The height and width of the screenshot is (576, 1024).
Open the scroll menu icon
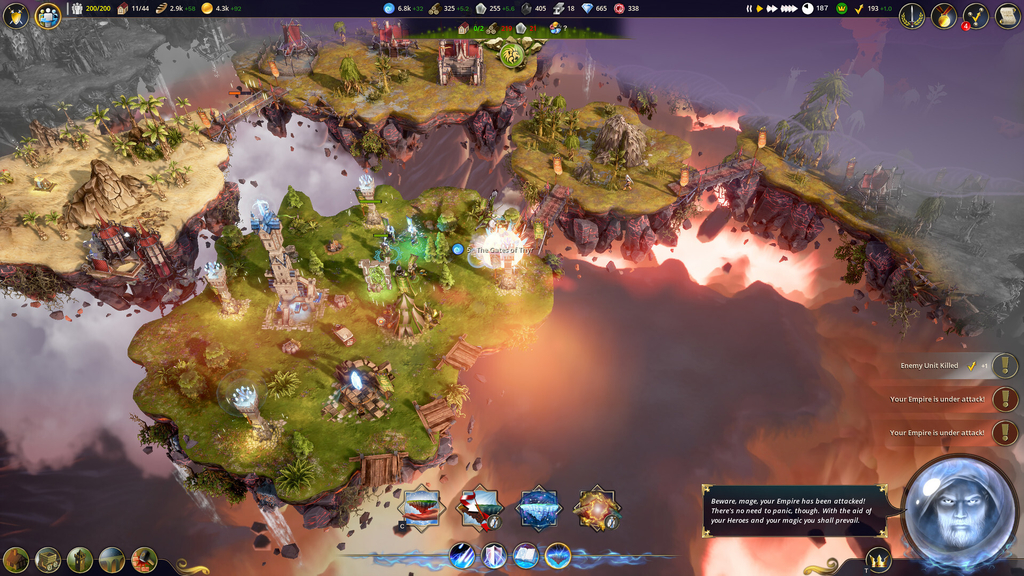[1007, 15]
